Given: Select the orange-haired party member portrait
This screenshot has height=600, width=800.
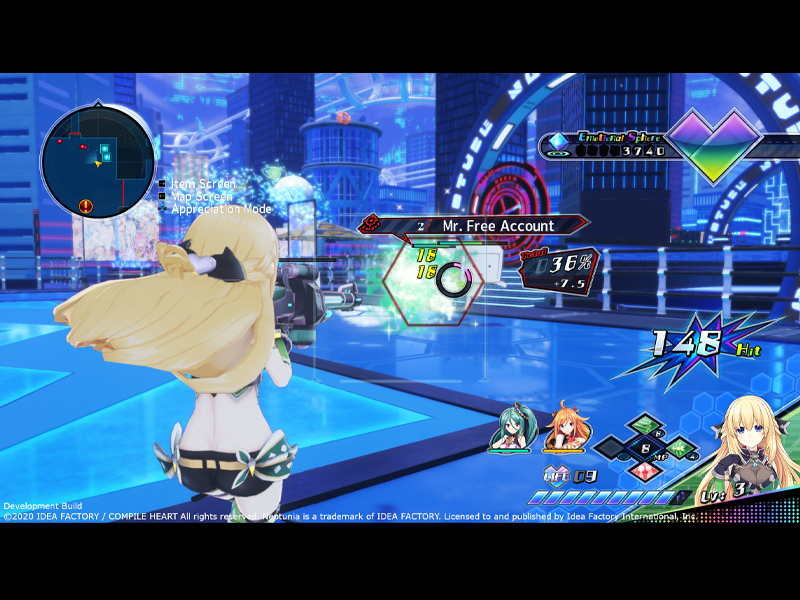Looking at the screenshot, I should coord(563,431).
